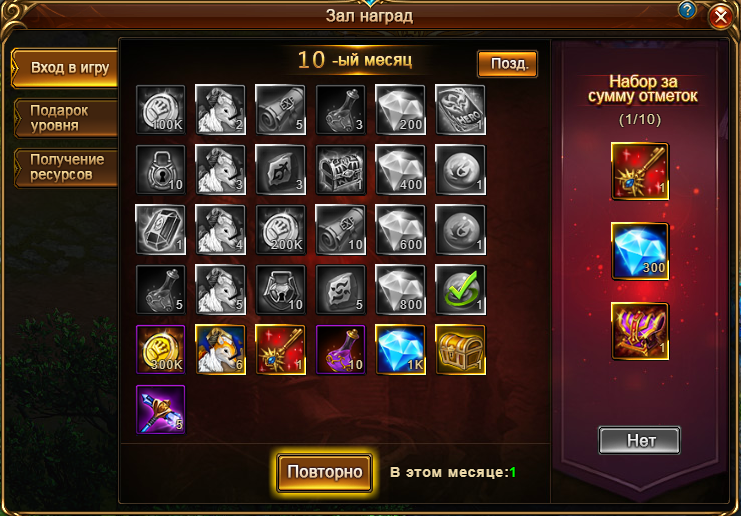Click the Позд. button

coord(507,64)
